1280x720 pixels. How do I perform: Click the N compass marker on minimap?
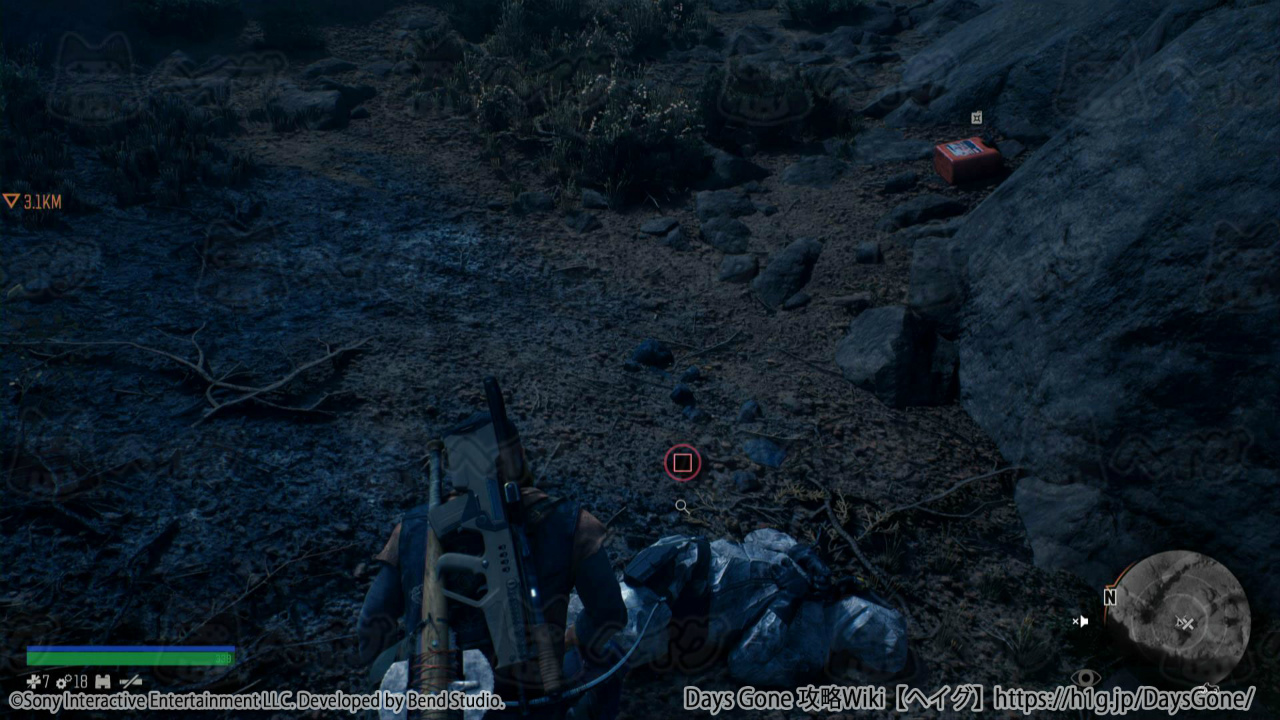1109,597
